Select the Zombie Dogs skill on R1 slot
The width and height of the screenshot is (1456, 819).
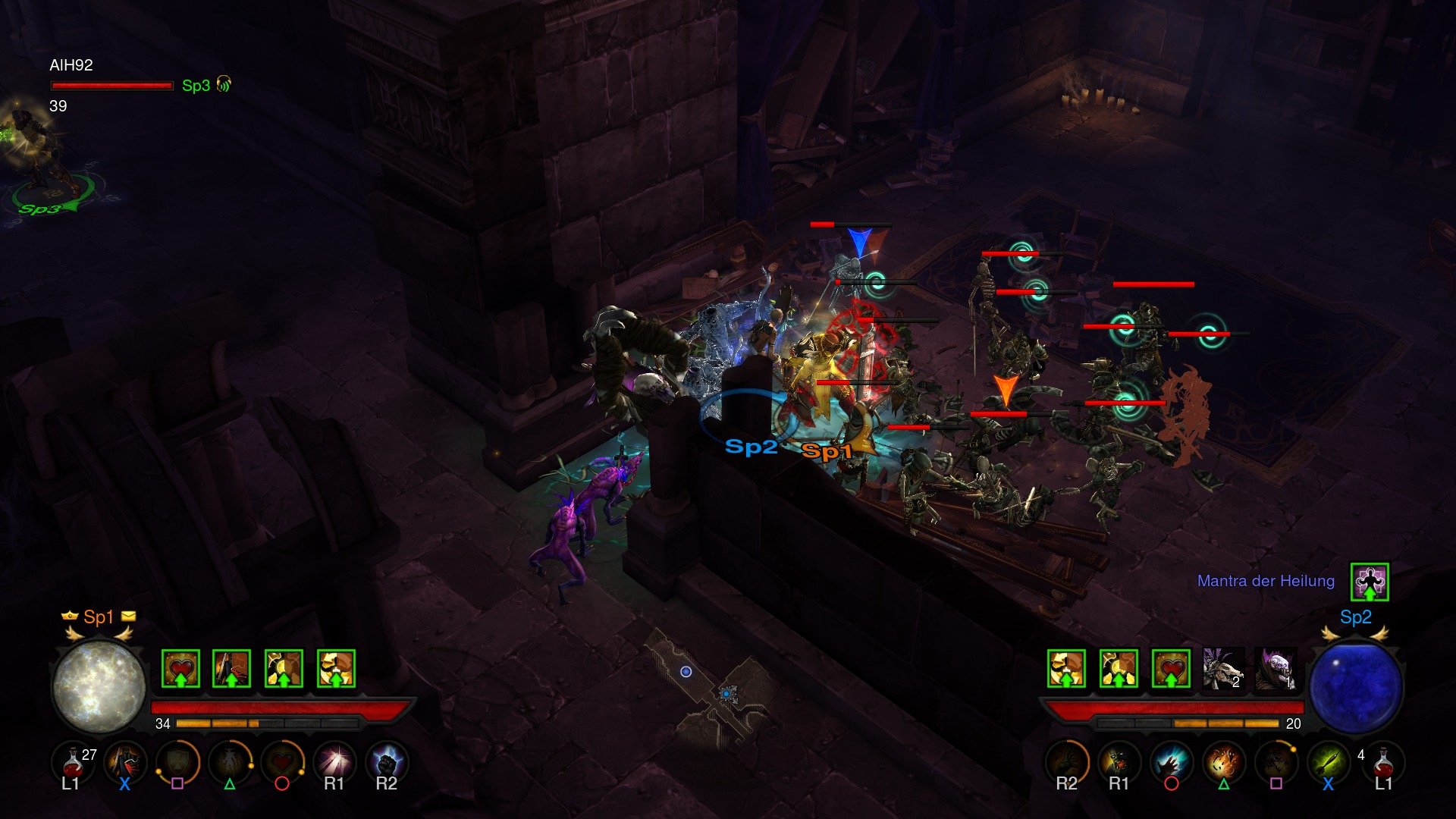(1119, 762)
